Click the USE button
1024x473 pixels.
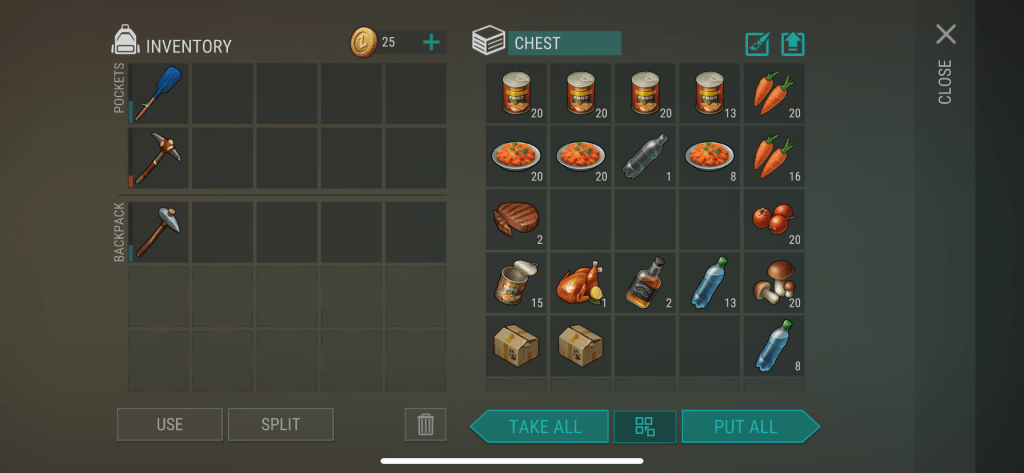point(170,424)
